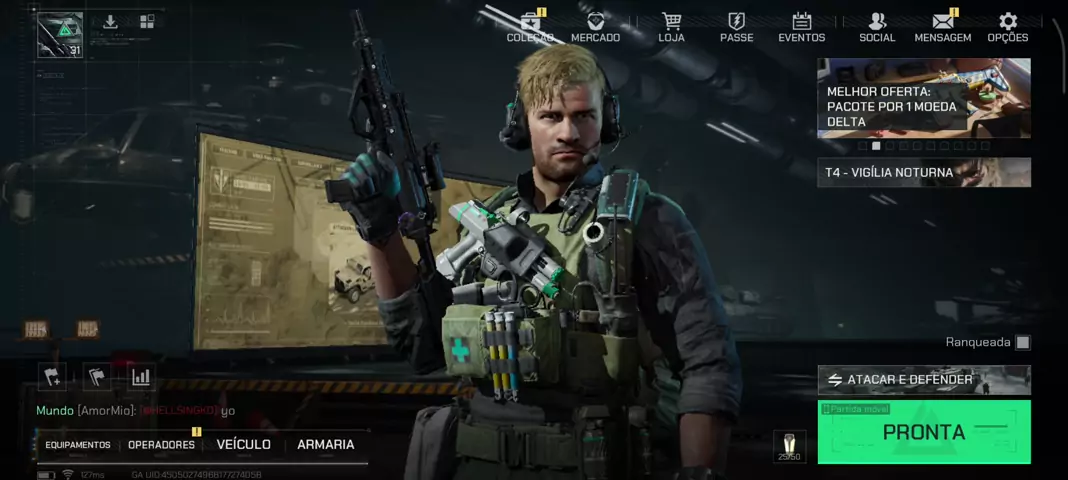View the Melhor Oferta Delta coin banner
This screenshot has width=1068, height=480.
point(923,98)
